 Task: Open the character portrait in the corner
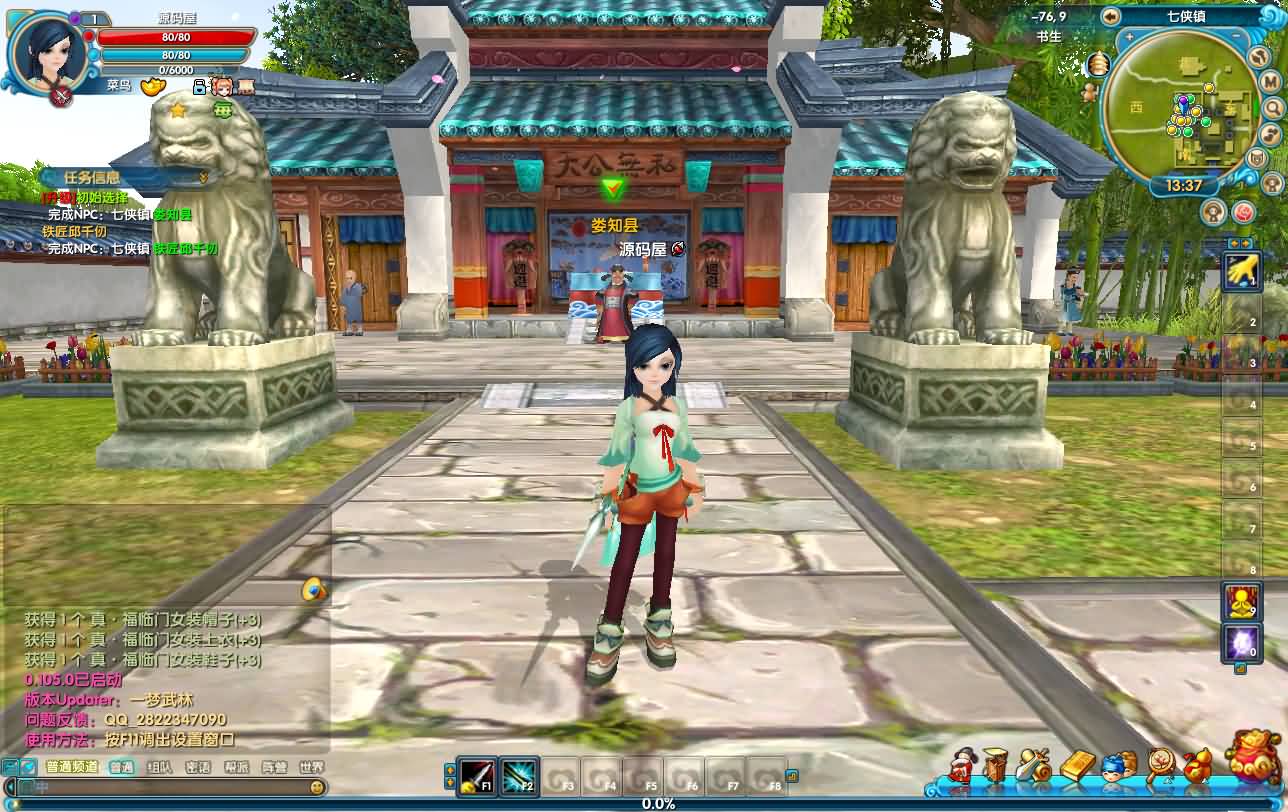pyautogui.click(x=46, y=50)
